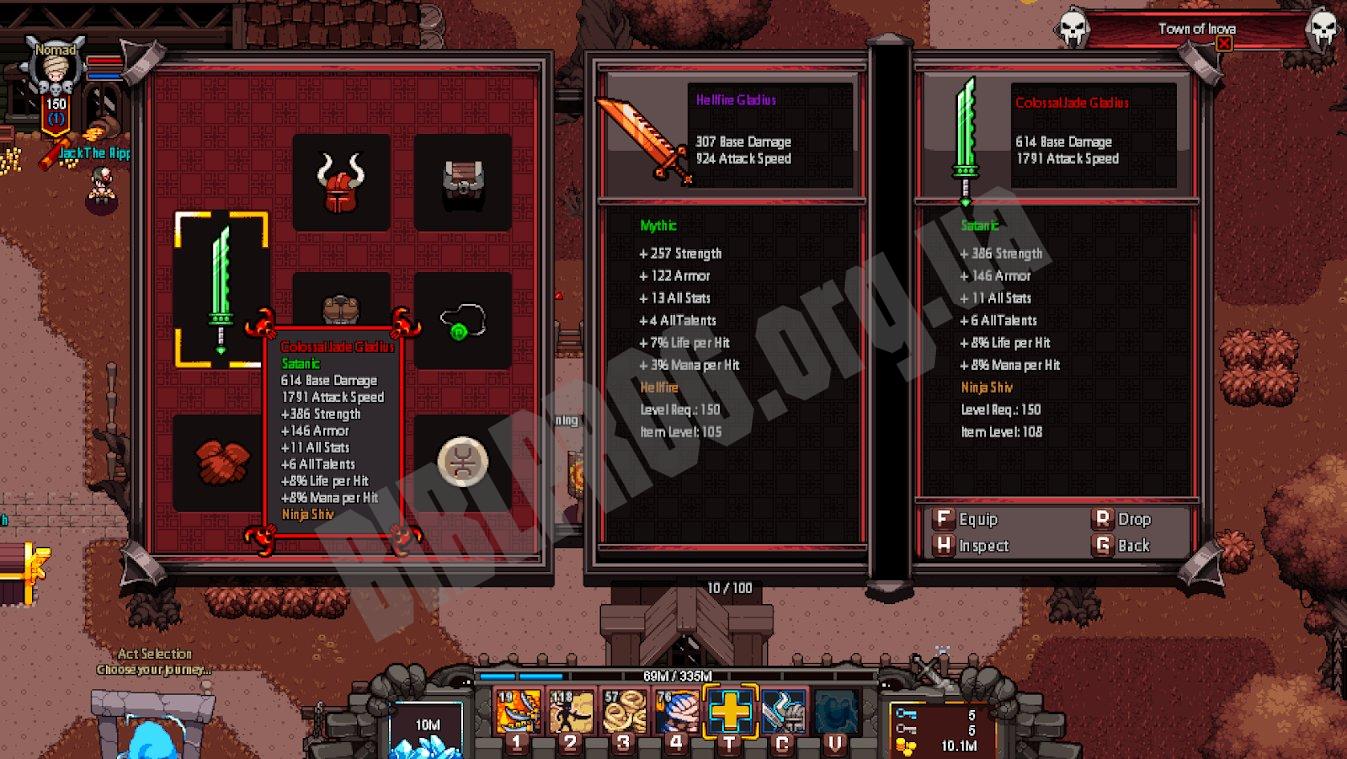The width and height of the screenshot is (1347, 759).
Task: Click the Nomad character portrait
Action: click(x=56, y=70)
